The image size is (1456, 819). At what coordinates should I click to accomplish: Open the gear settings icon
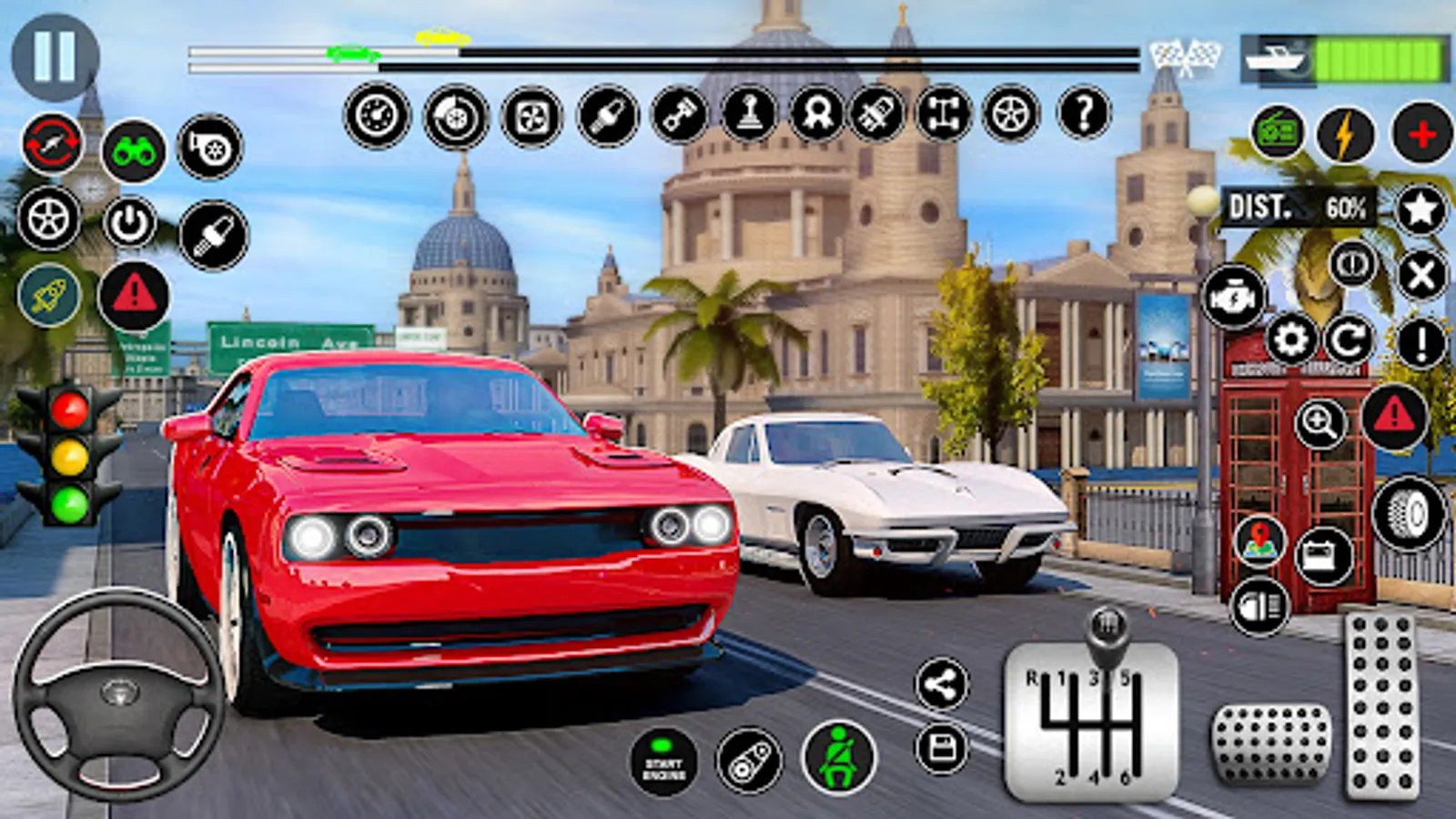[1290, 340]
